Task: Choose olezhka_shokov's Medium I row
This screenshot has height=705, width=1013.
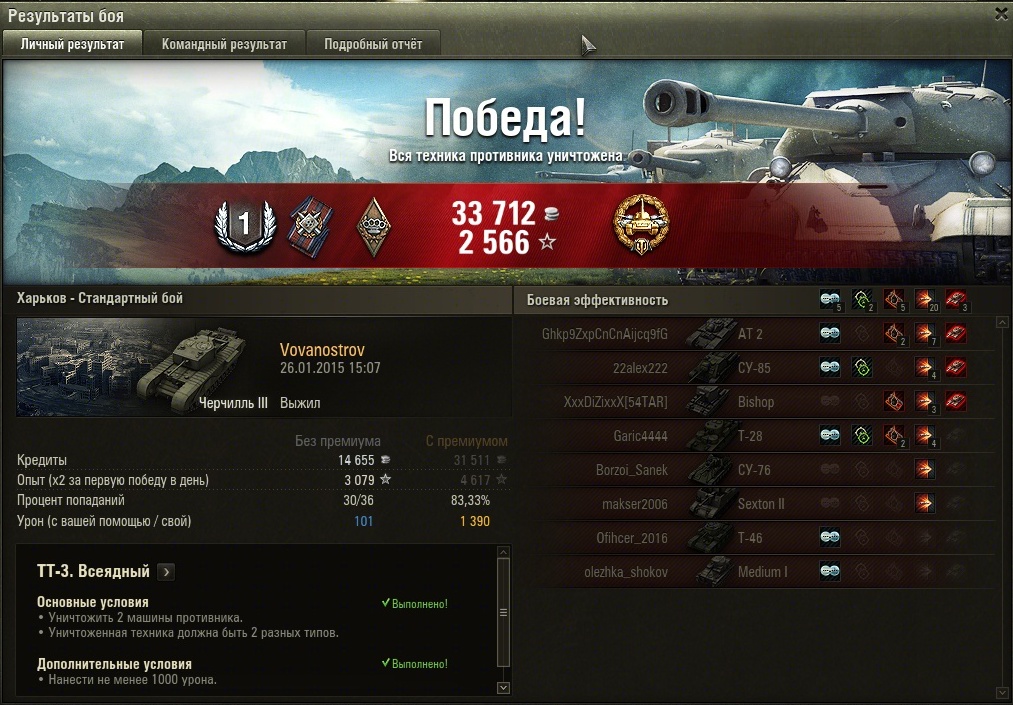Action: click(762, 572)
